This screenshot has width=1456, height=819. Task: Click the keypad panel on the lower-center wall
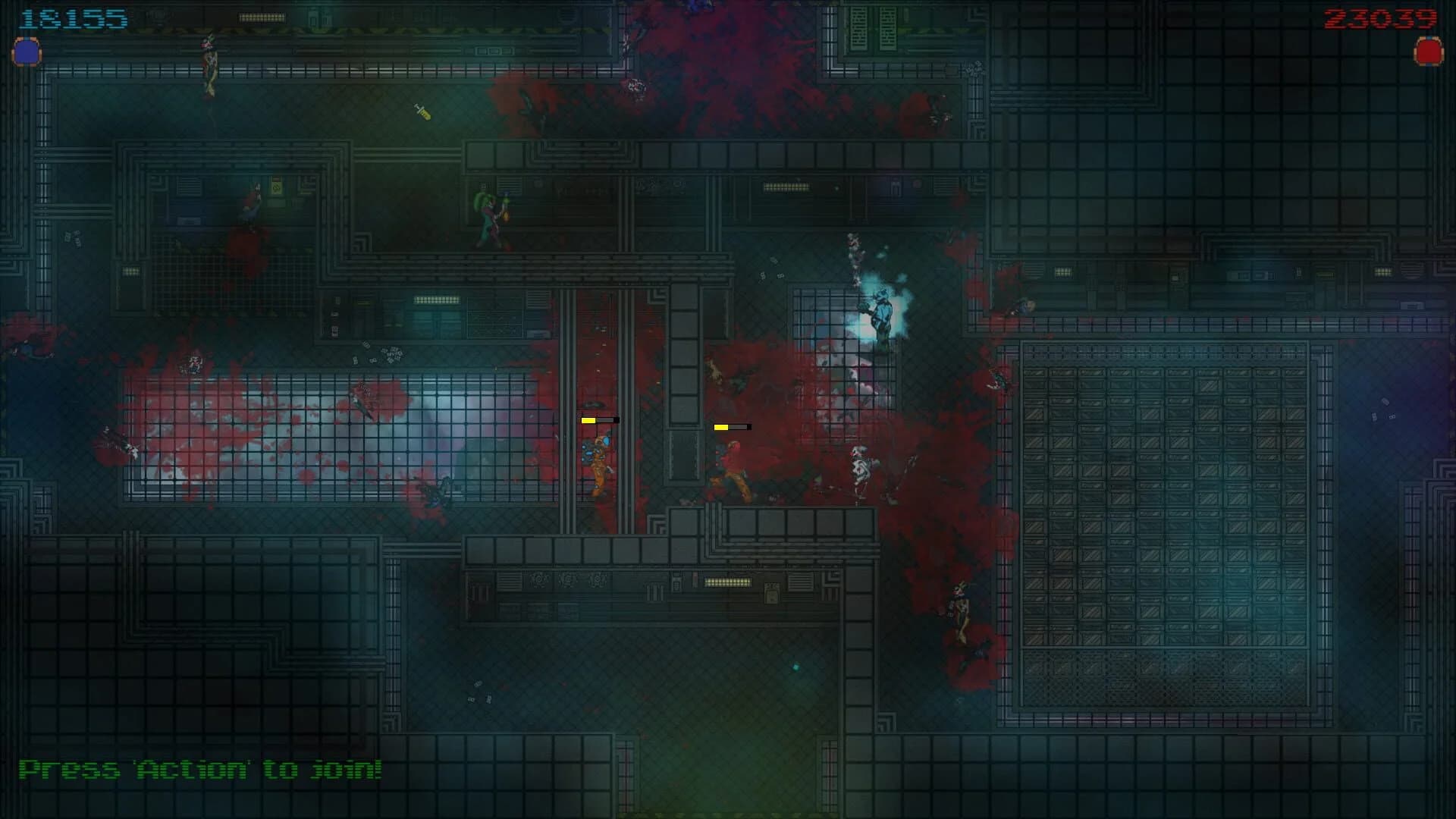click(x=675, y=584)
